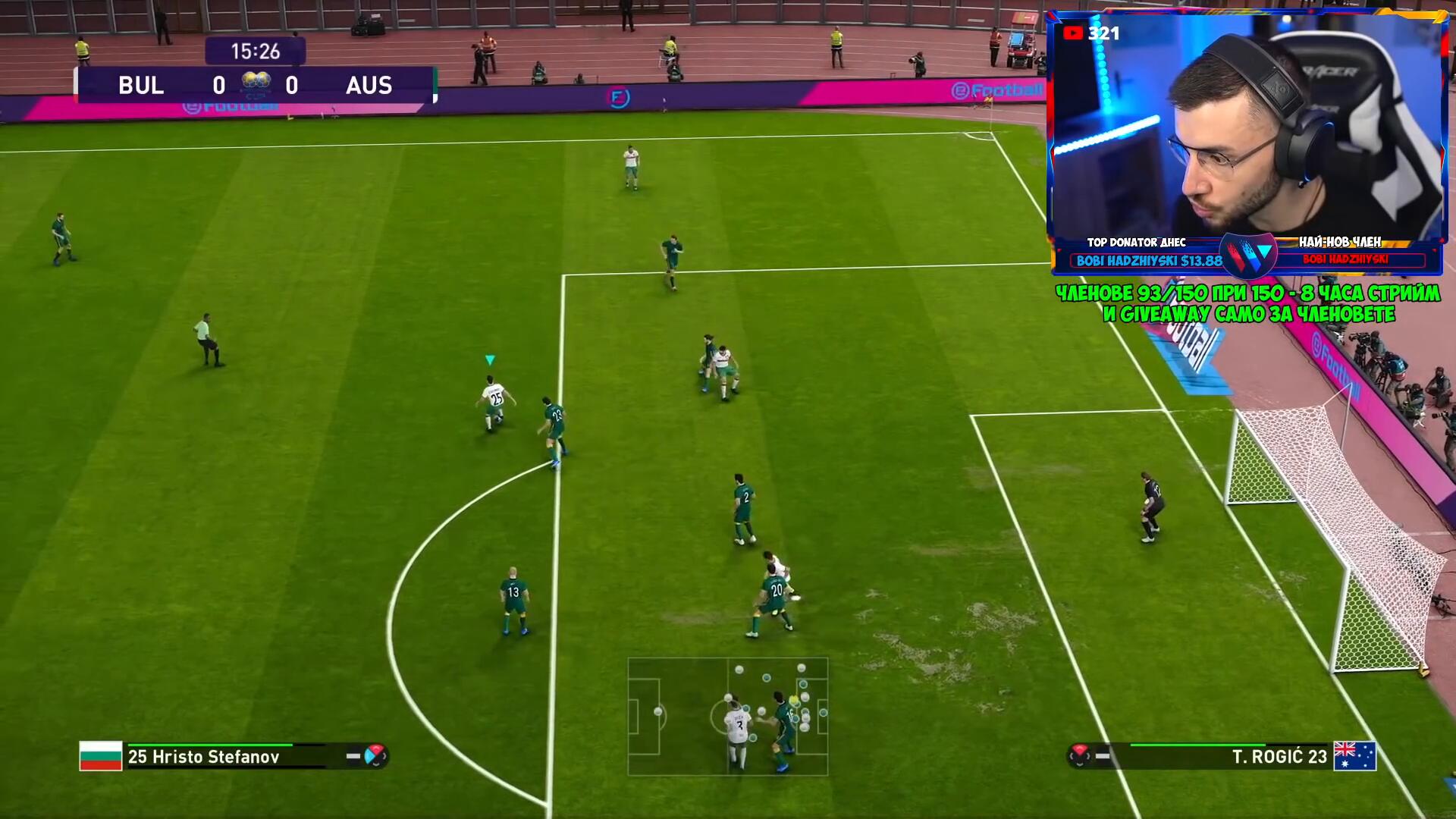
Task: Click the YouTube viewer count icon
Action: (x=1072, y=33)
